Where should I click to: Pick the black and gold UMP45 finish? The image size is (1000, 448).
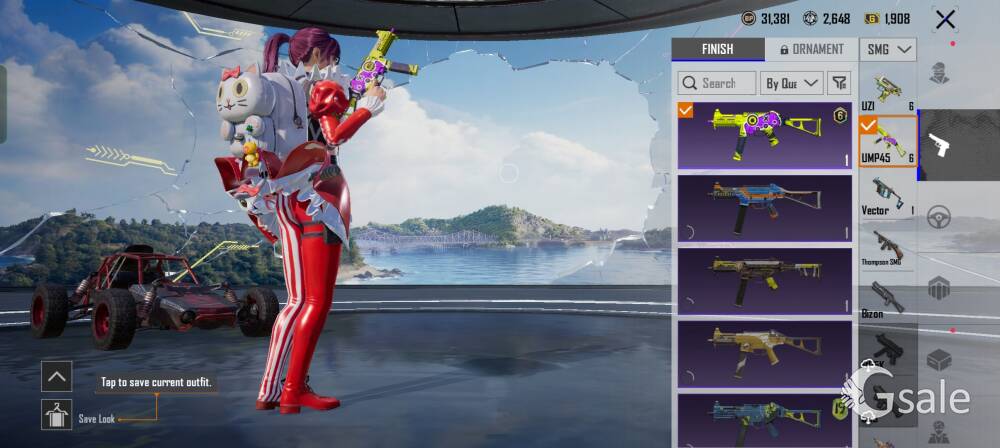point(765,281)
